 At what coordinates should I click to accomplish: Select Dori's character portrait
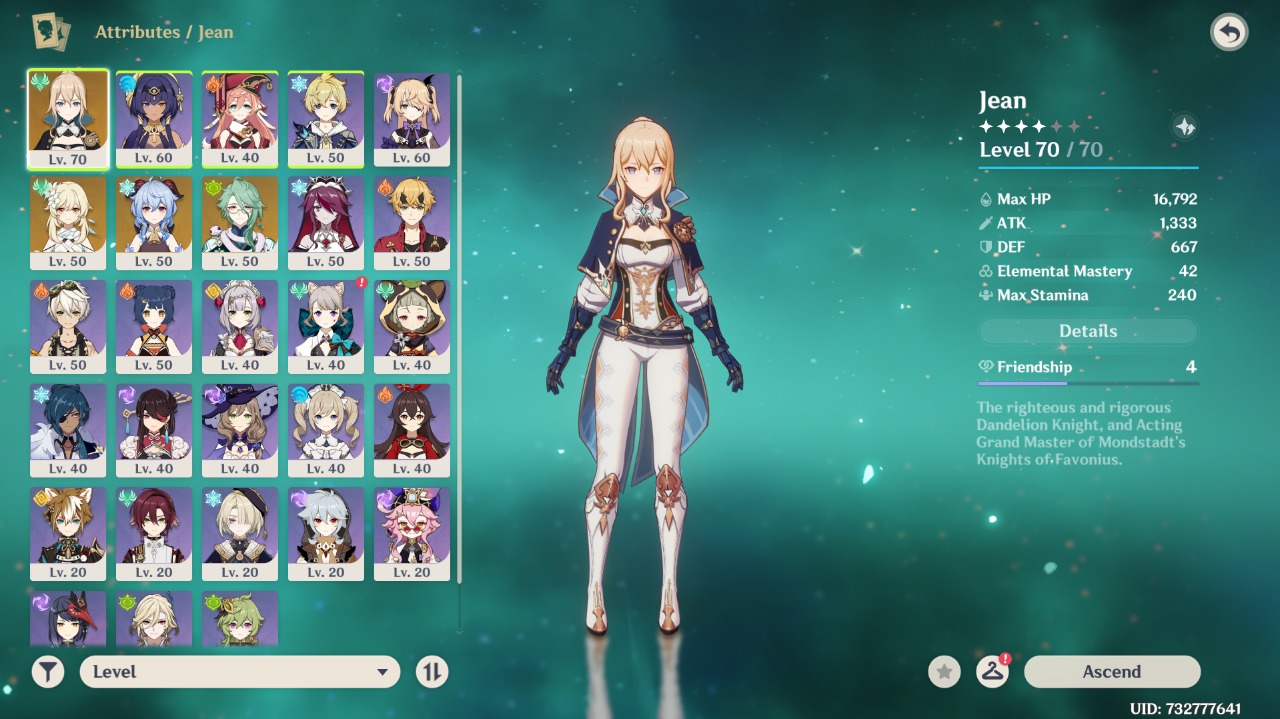pyautogui.click(x=412, y=534)
